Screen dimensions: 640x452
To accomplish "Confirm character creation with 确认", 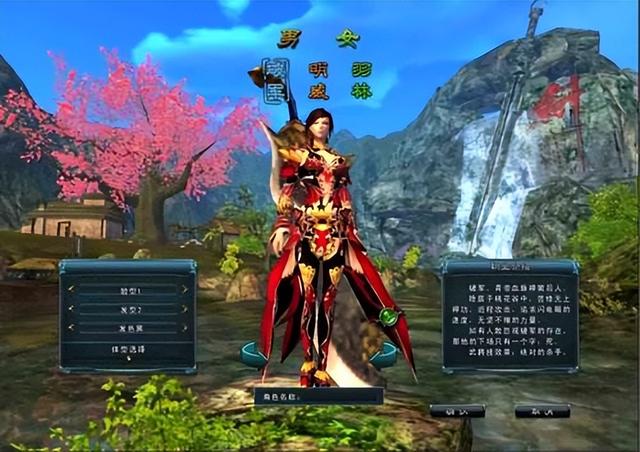I will (x=458, y=411).
